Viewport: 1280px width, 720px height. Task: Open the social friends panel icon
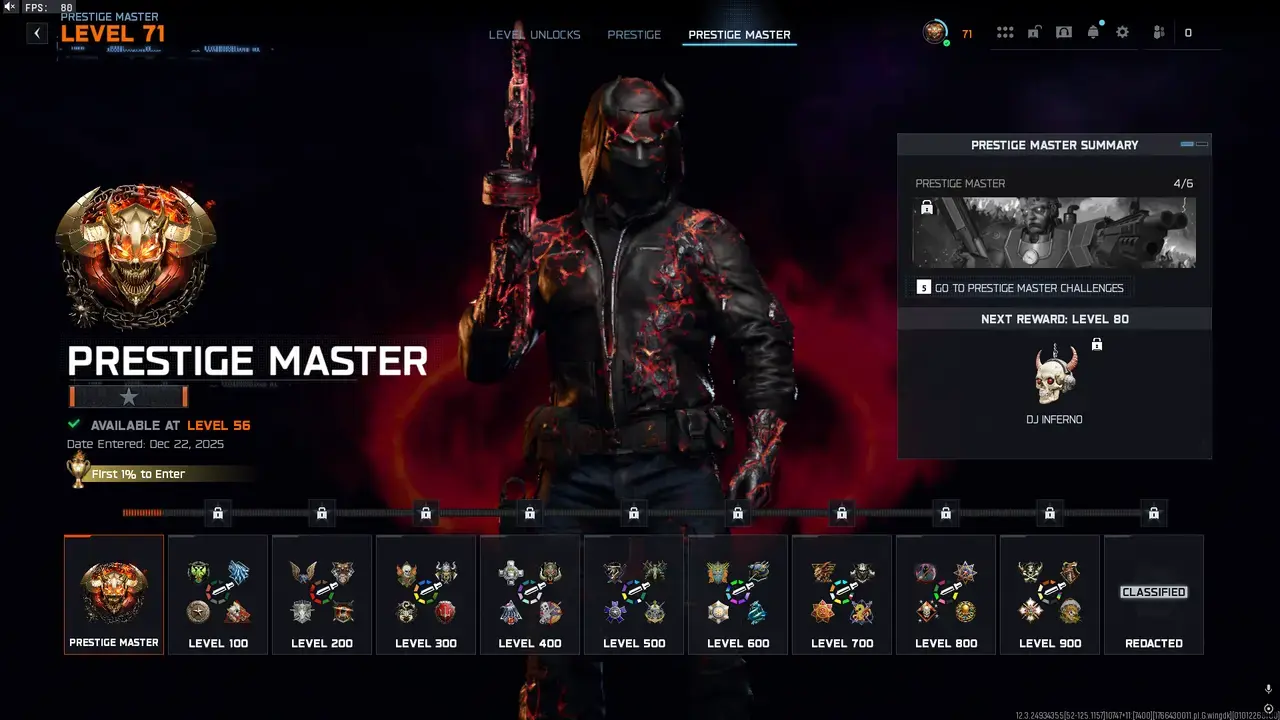coord(1157,31)
